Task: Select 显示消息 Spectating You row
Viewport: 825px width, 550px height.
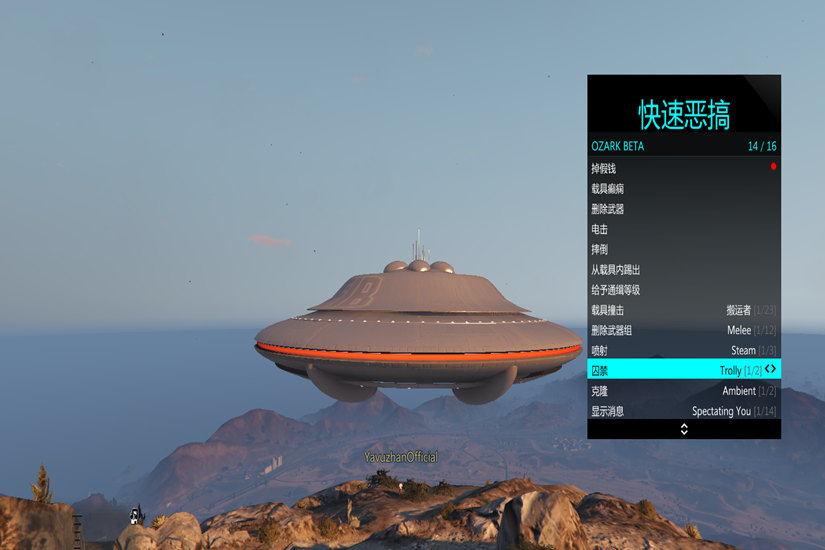Action: pyautogui.click(x=683, y=411)
